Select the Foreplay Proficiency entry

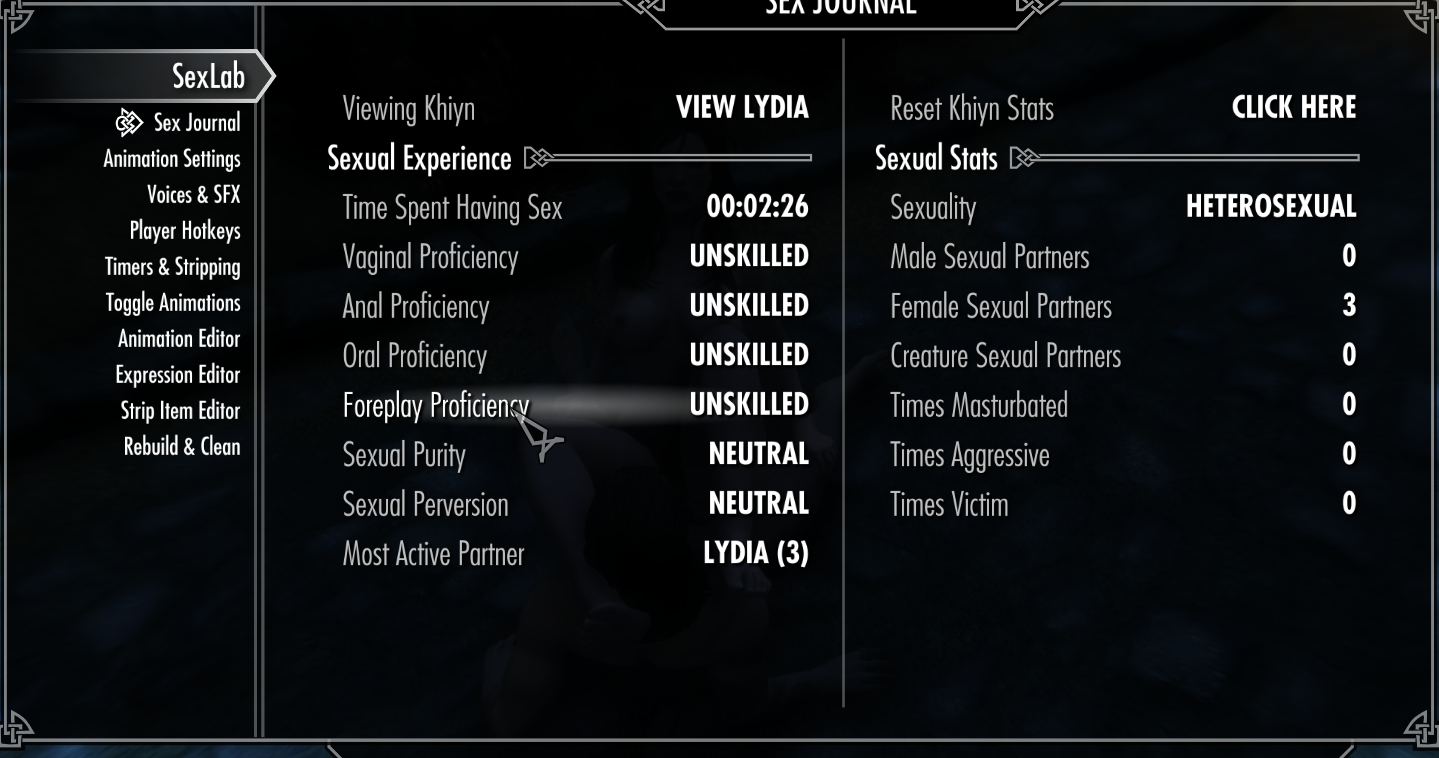436,404
